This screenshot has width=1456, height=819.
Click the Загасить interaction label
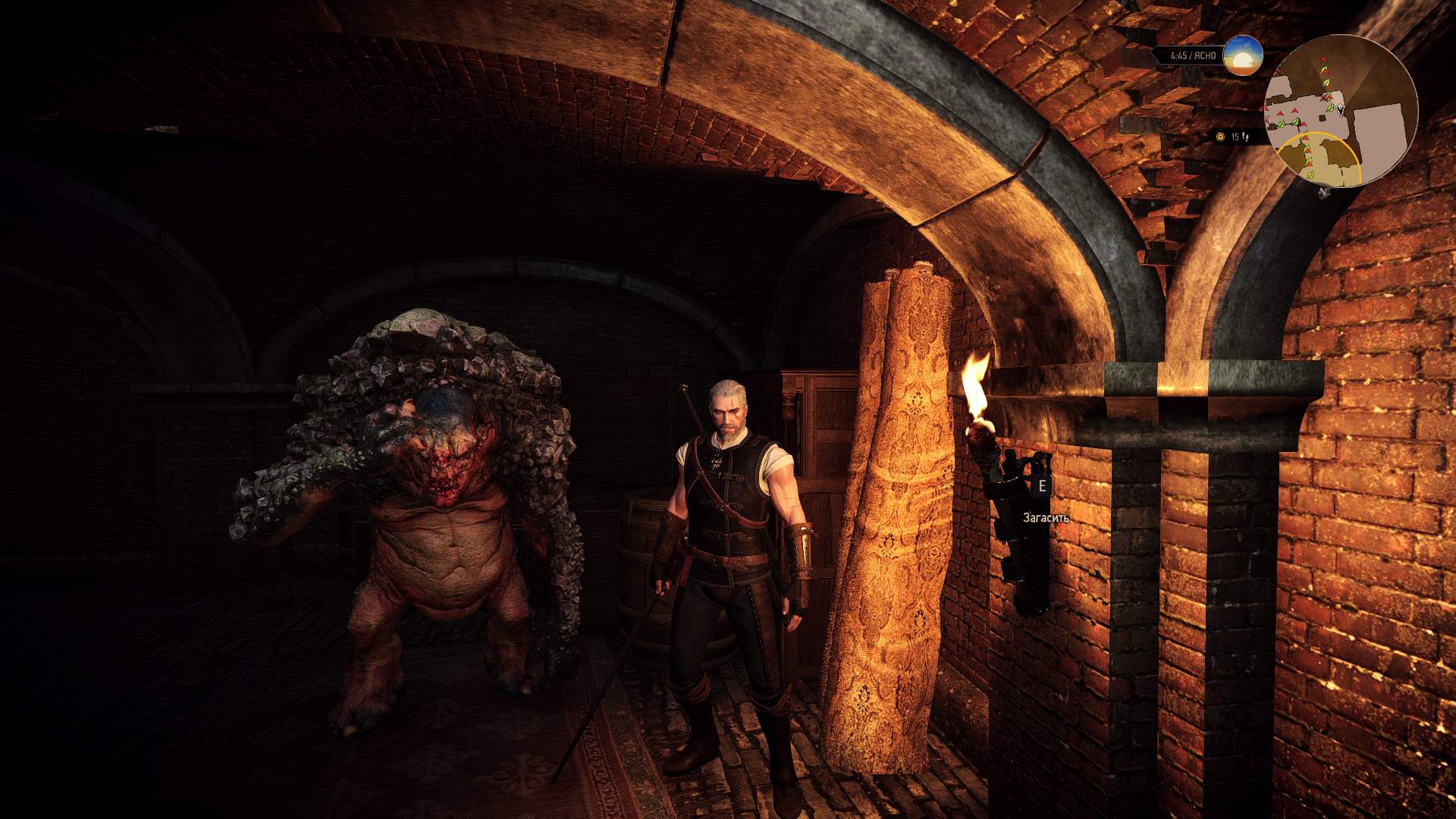[x=1045, y=519]
